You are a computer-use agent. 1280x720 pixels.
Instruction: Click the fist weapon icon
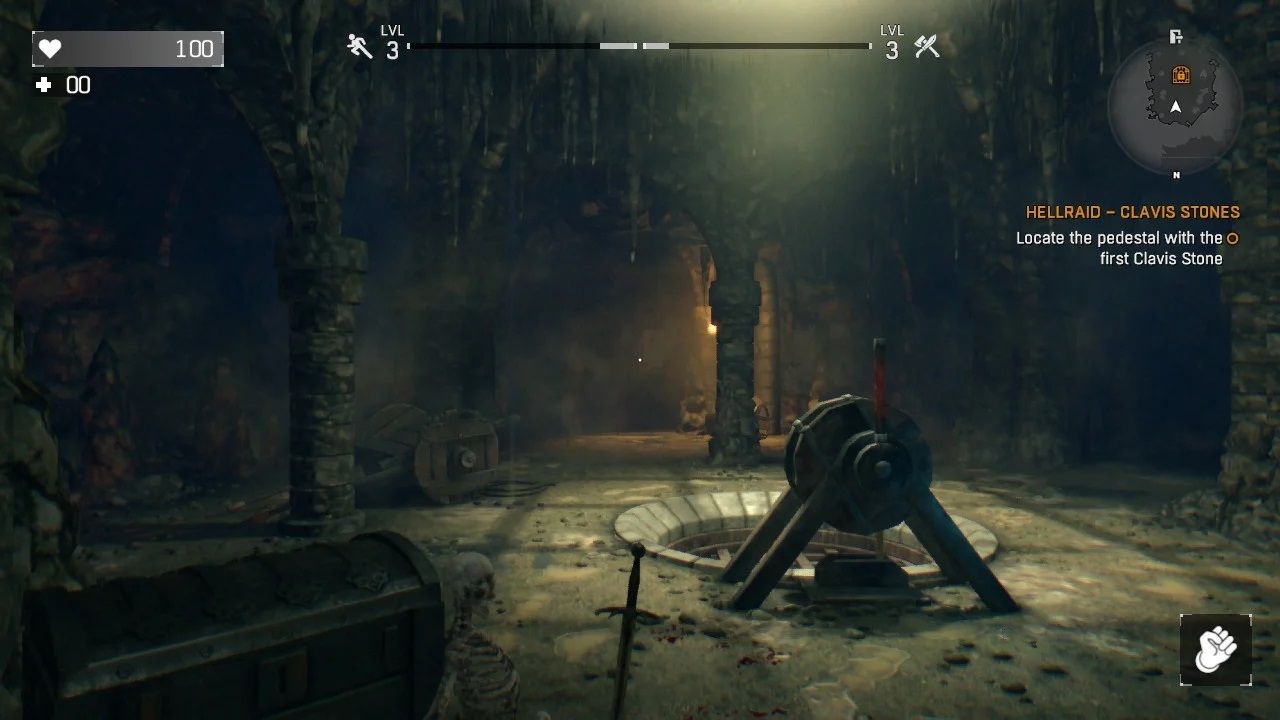1215,649
